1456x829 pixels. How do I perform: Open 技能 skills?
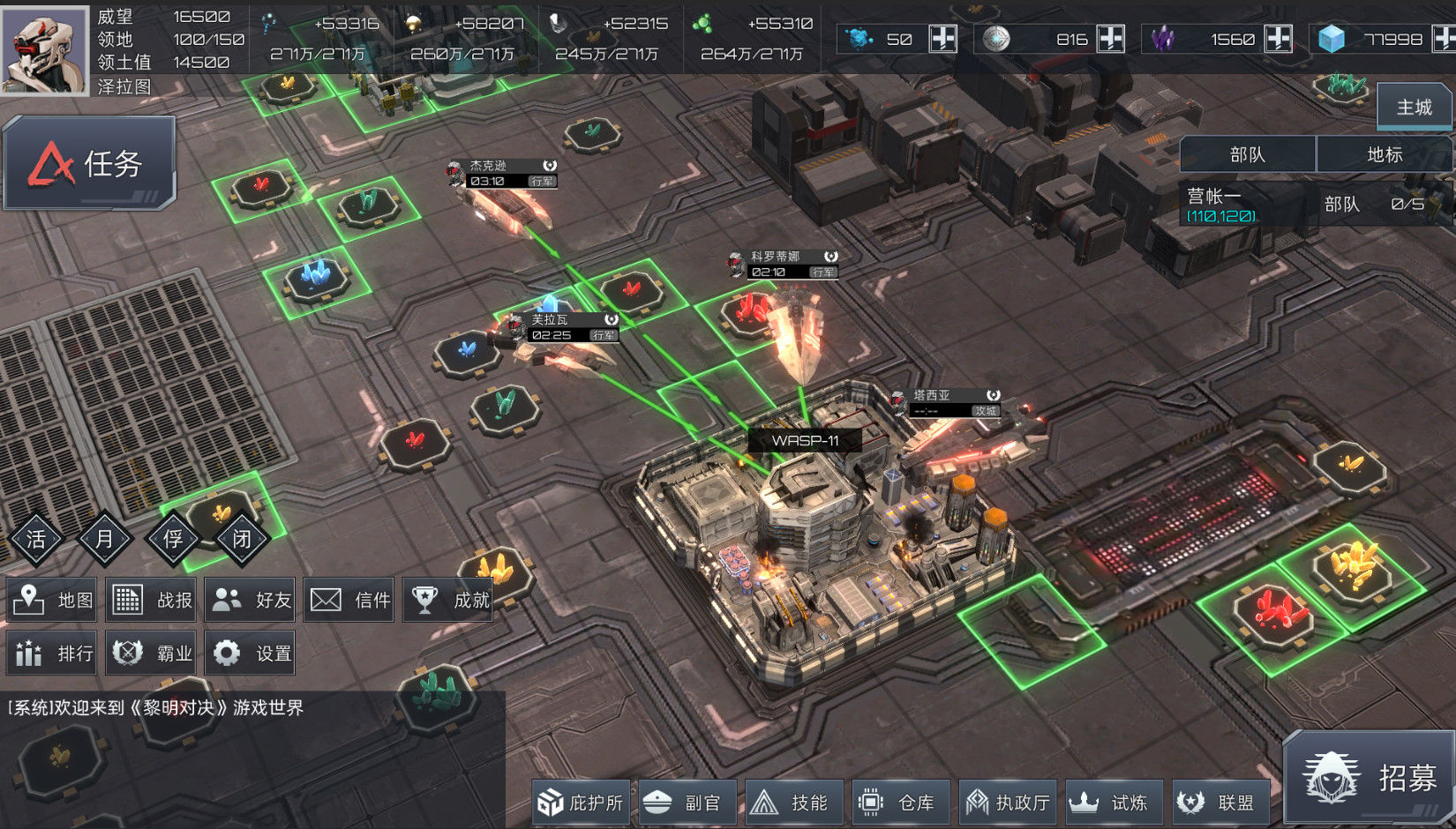pyautogui.click(x=794, y=803)
